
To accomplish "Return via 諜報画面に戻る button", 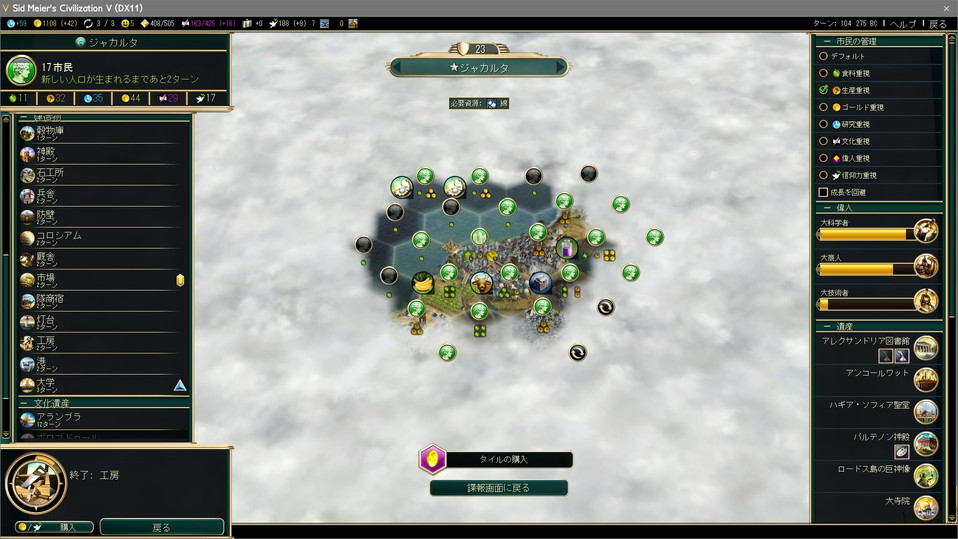I will pos(499,488).
